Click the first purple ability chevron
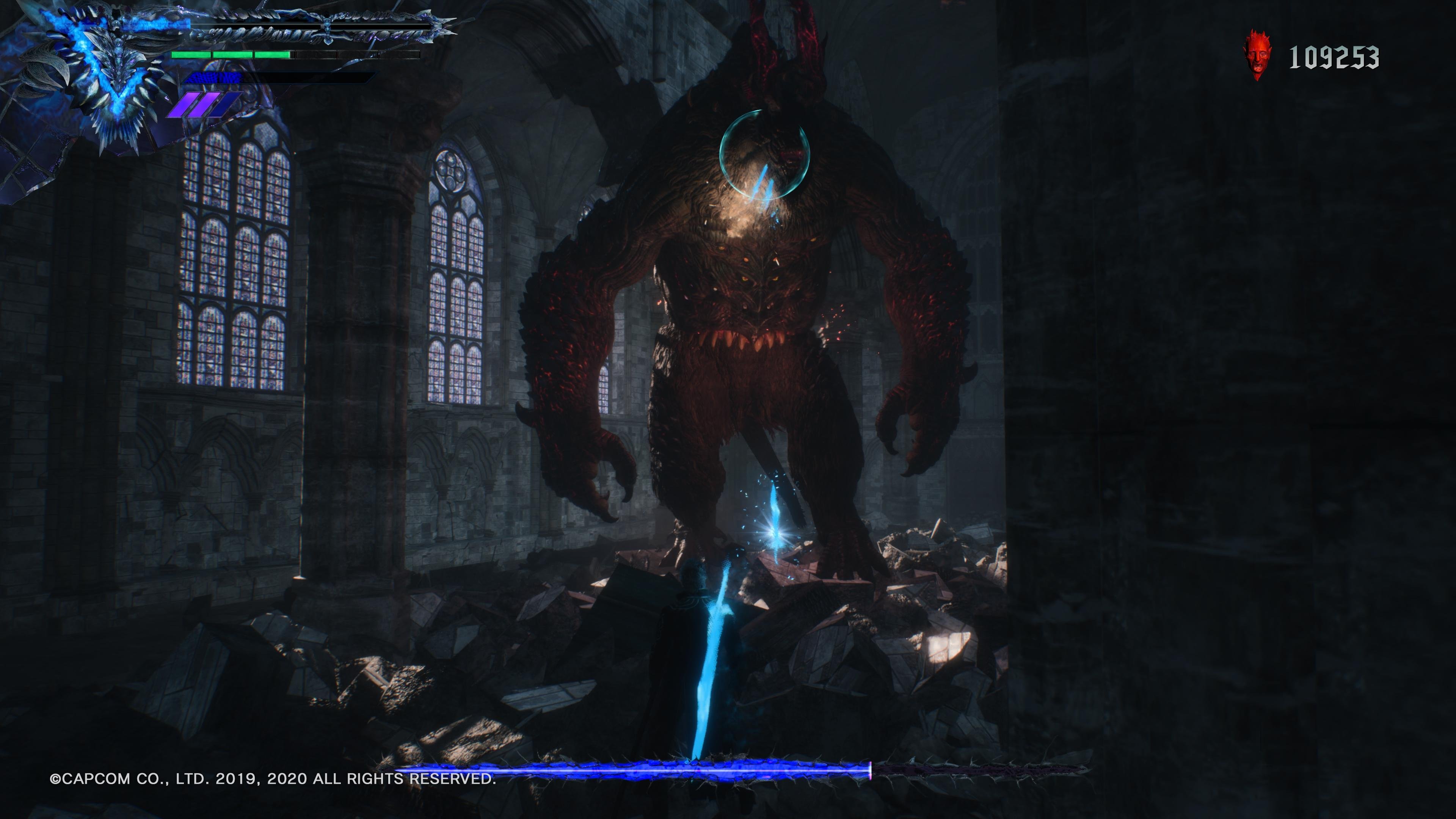1456x819 pixels. coord(184,105)
